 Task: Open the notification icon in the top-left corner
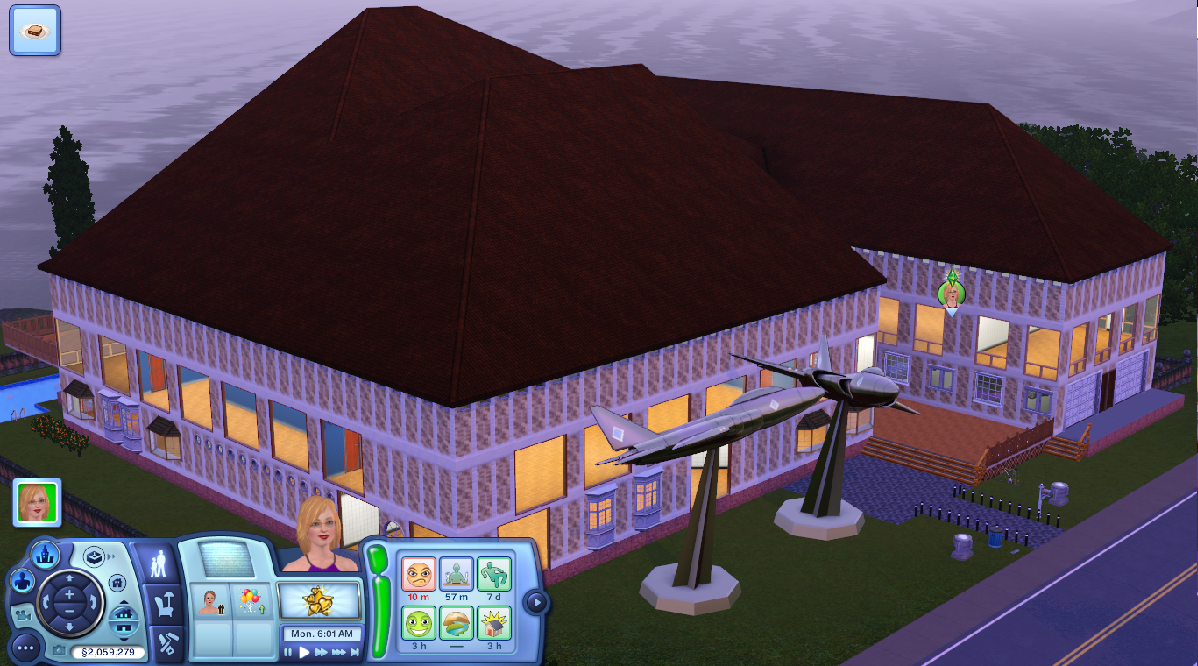coord(35,29)
